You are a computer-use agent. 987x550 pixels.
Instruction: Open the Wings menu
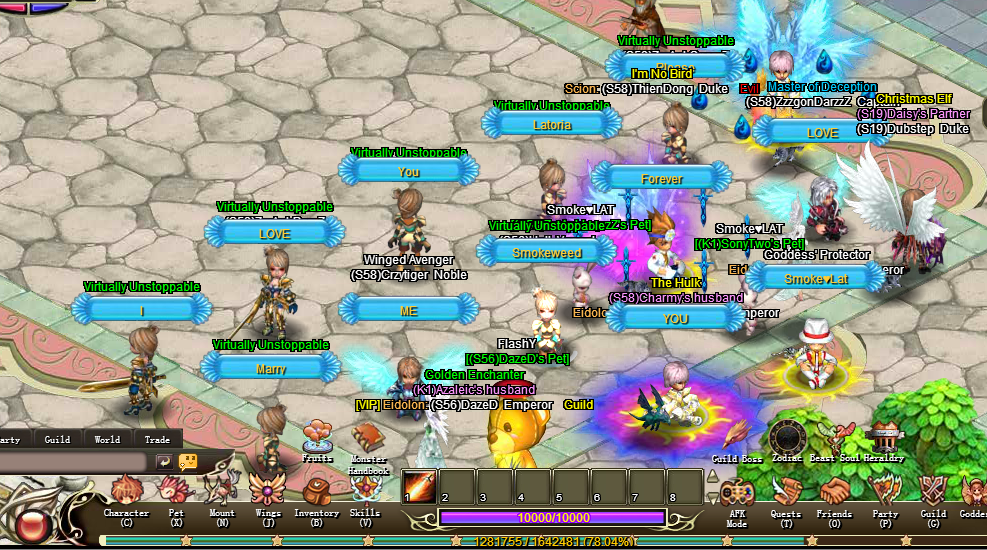[267, 493]
